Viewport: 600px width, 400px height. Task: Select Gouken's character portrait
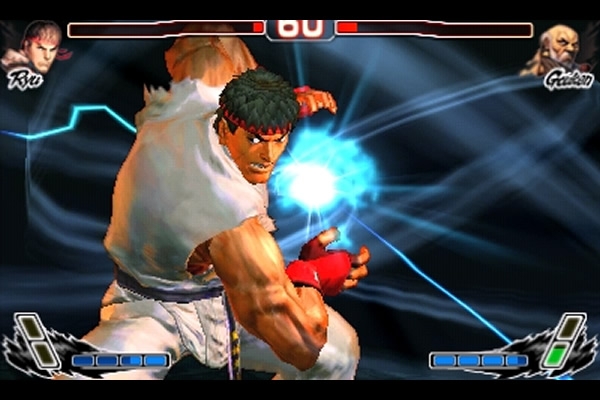click(564, 50)
